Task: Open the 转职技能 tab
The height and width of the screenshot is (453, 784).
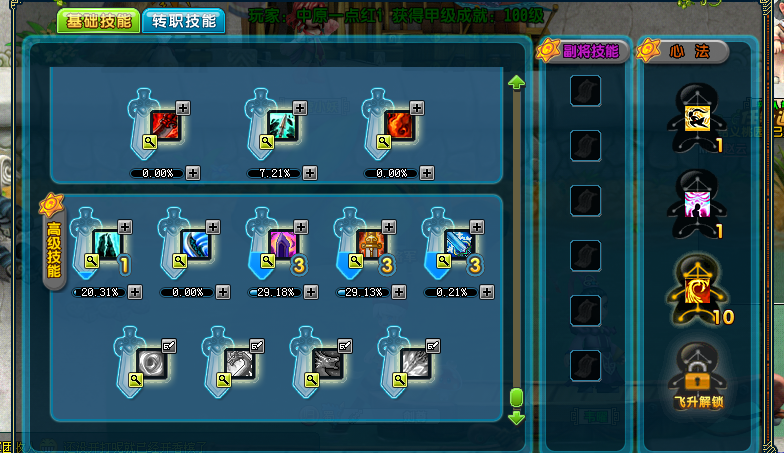Action: point(183,21)
